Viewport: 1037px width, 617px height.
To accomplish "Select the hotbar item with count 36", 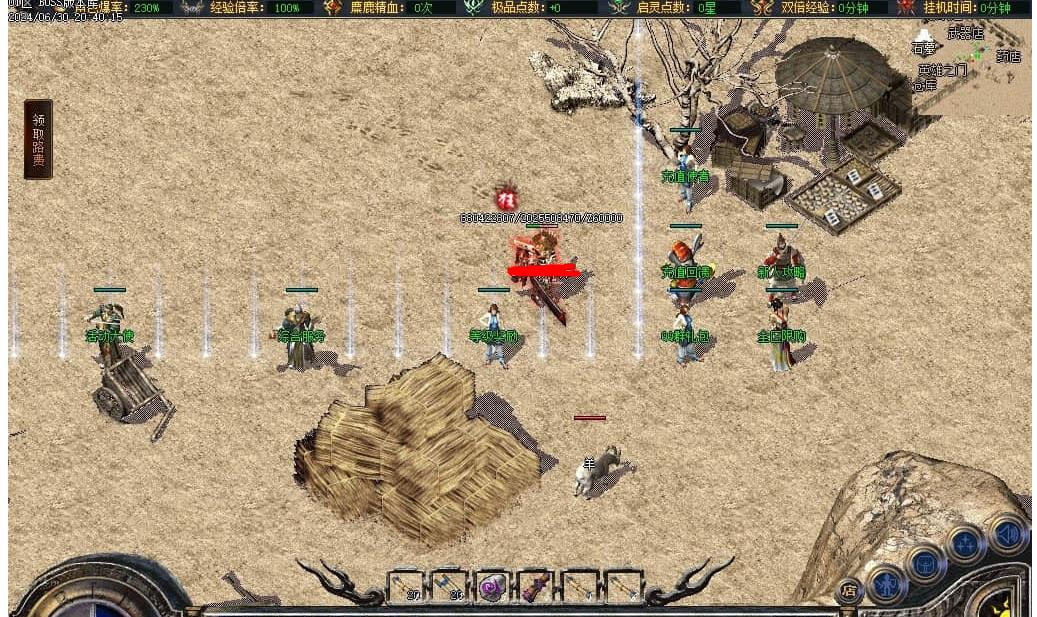I will coord(449,586).
